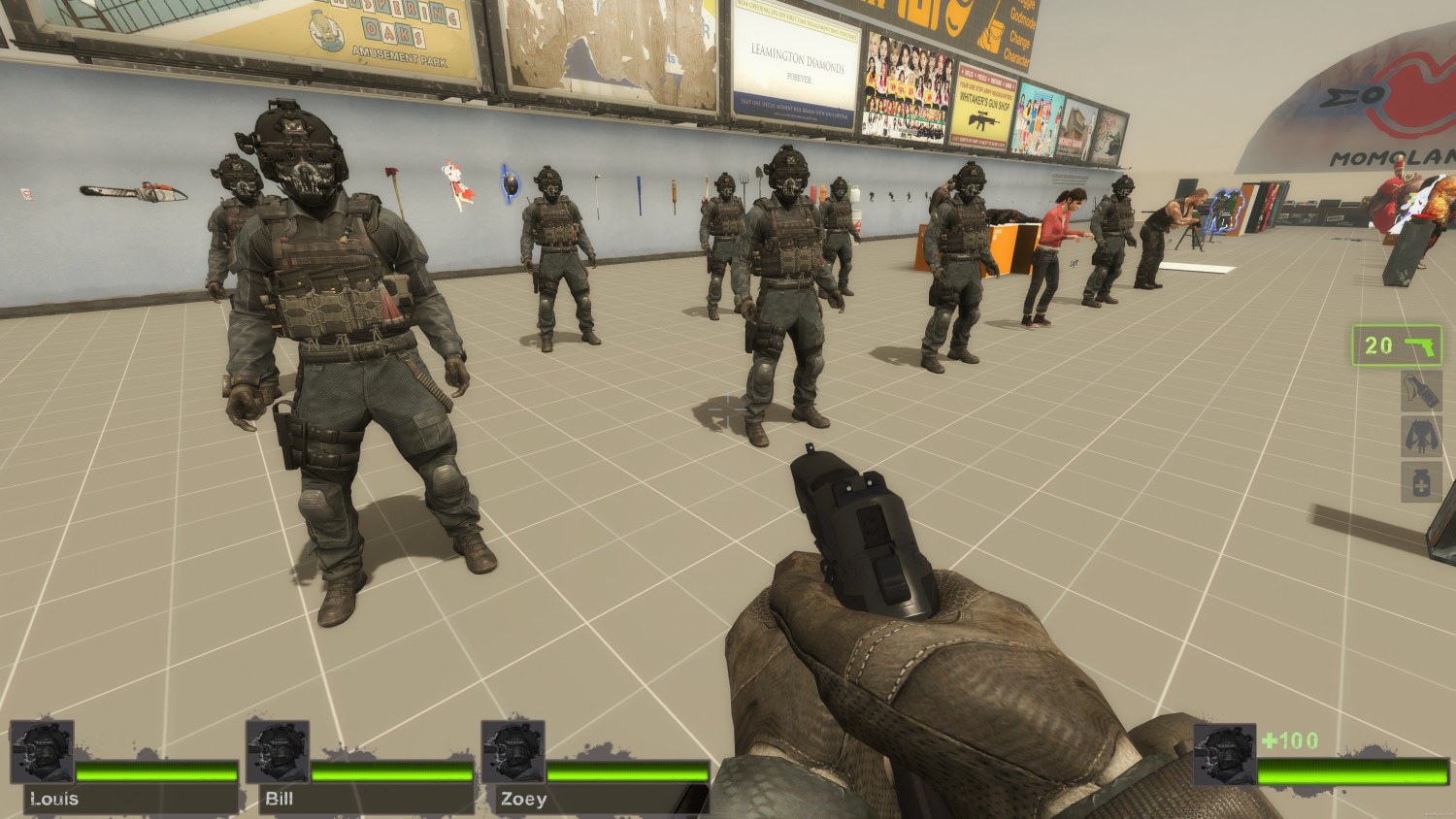Click the rifle graphic on Whitaker's Gun Shop sign
Viewport: 1456px width, 819px height.
(x=983, y=120)
